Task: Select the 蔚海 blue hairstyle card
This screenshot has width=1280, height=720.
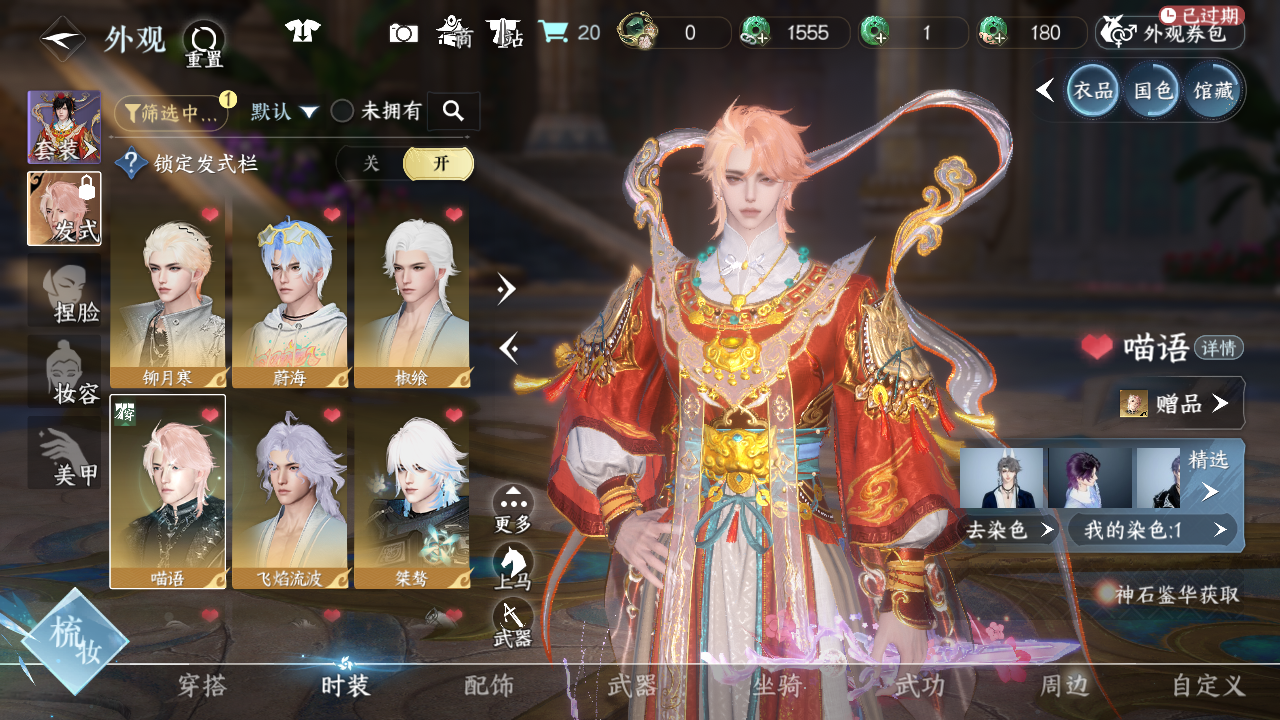Action: coord(289,295)
